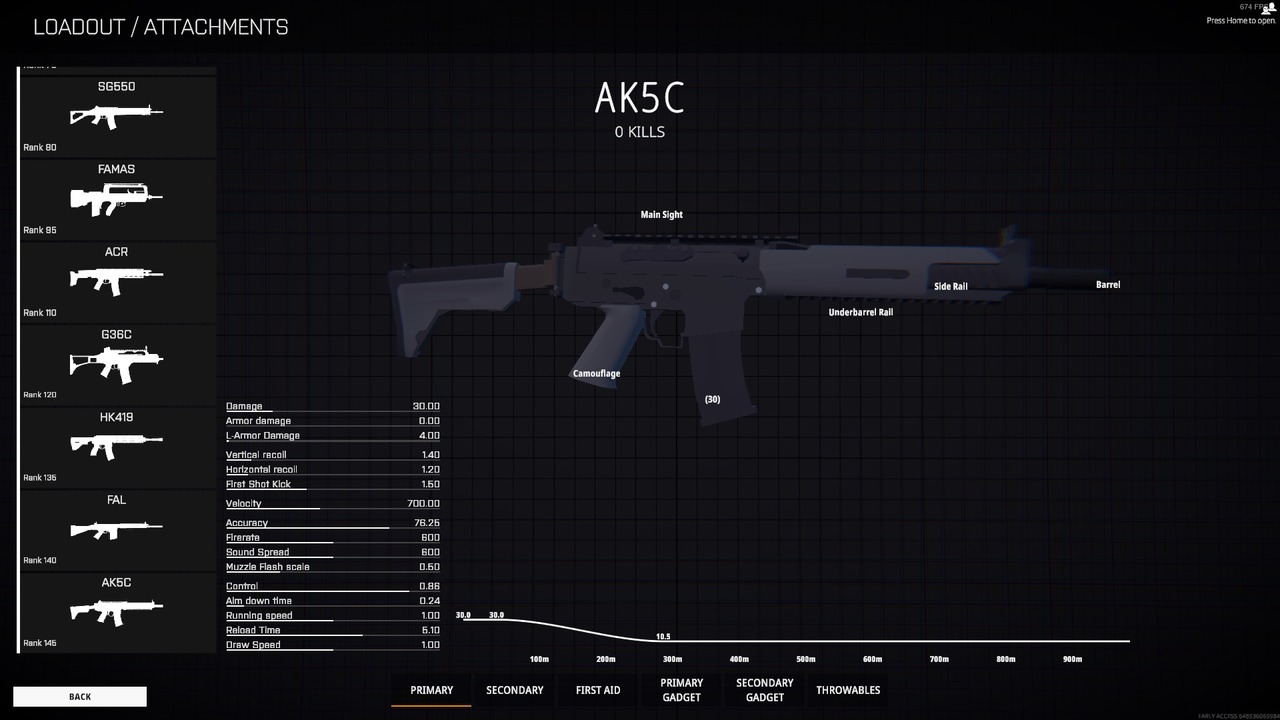This screenshot has height=720, width=1280.
Task: Choose the FAMAS weapon tile
Action: [x=117, y=199]
